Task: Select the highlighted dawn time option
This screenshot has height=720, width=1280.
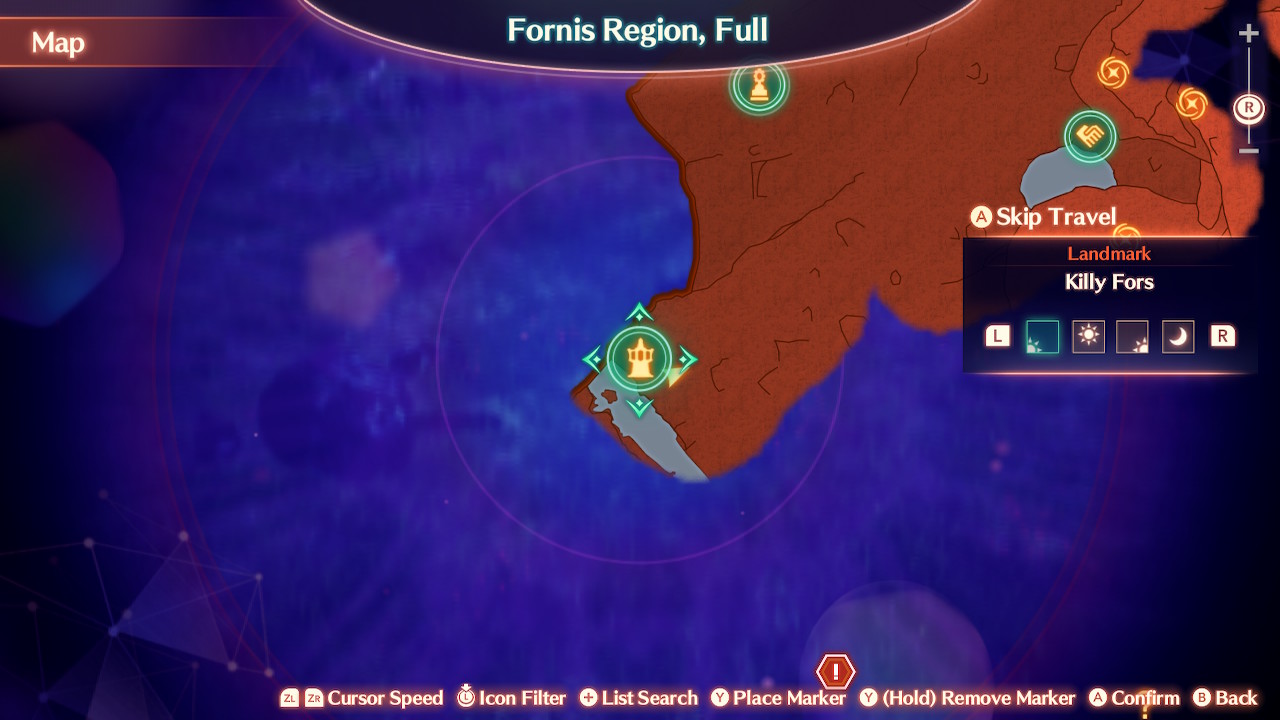Action: pos(1041,336)
